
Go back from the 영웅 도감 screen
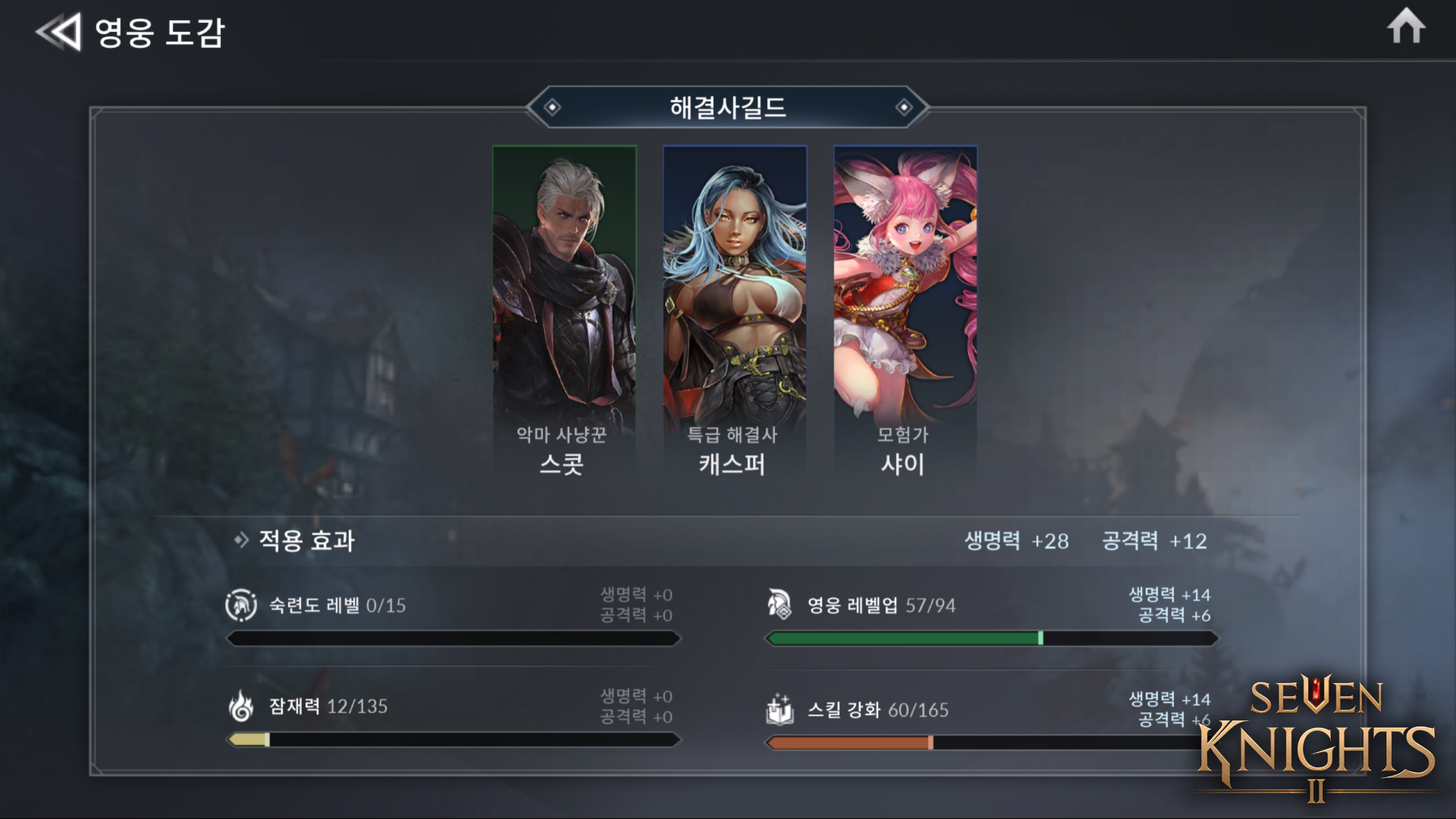(x=58, y=33)
